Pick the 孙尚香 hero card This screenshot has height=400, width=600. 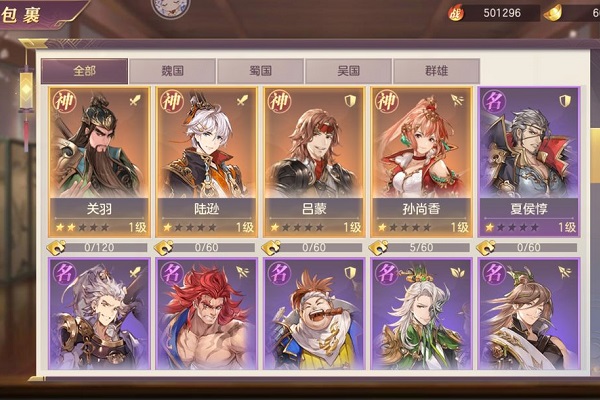tap(421, 160)
